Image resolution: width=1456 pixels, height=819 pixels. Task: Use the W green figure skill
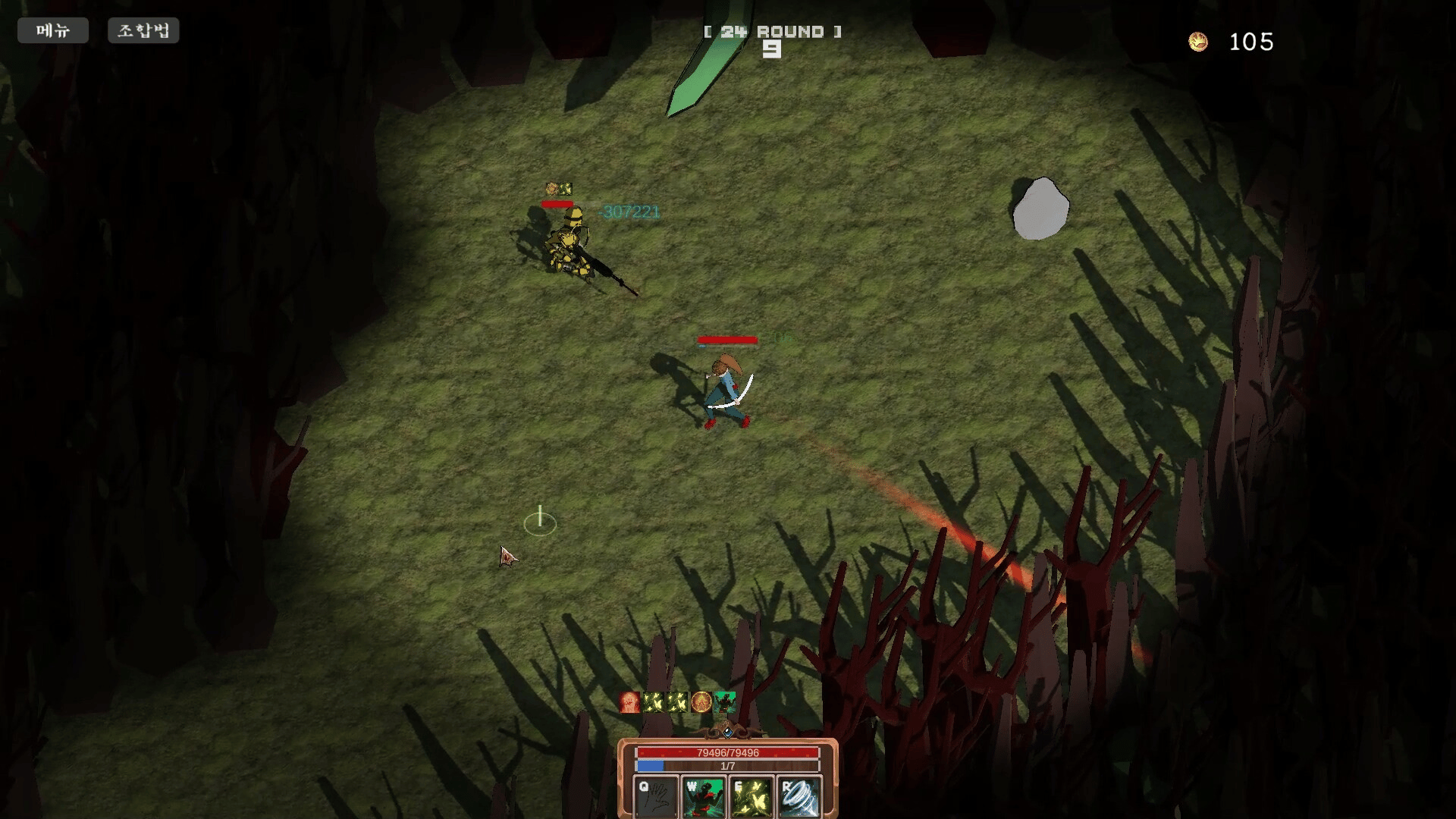click(x=704, y=797)
